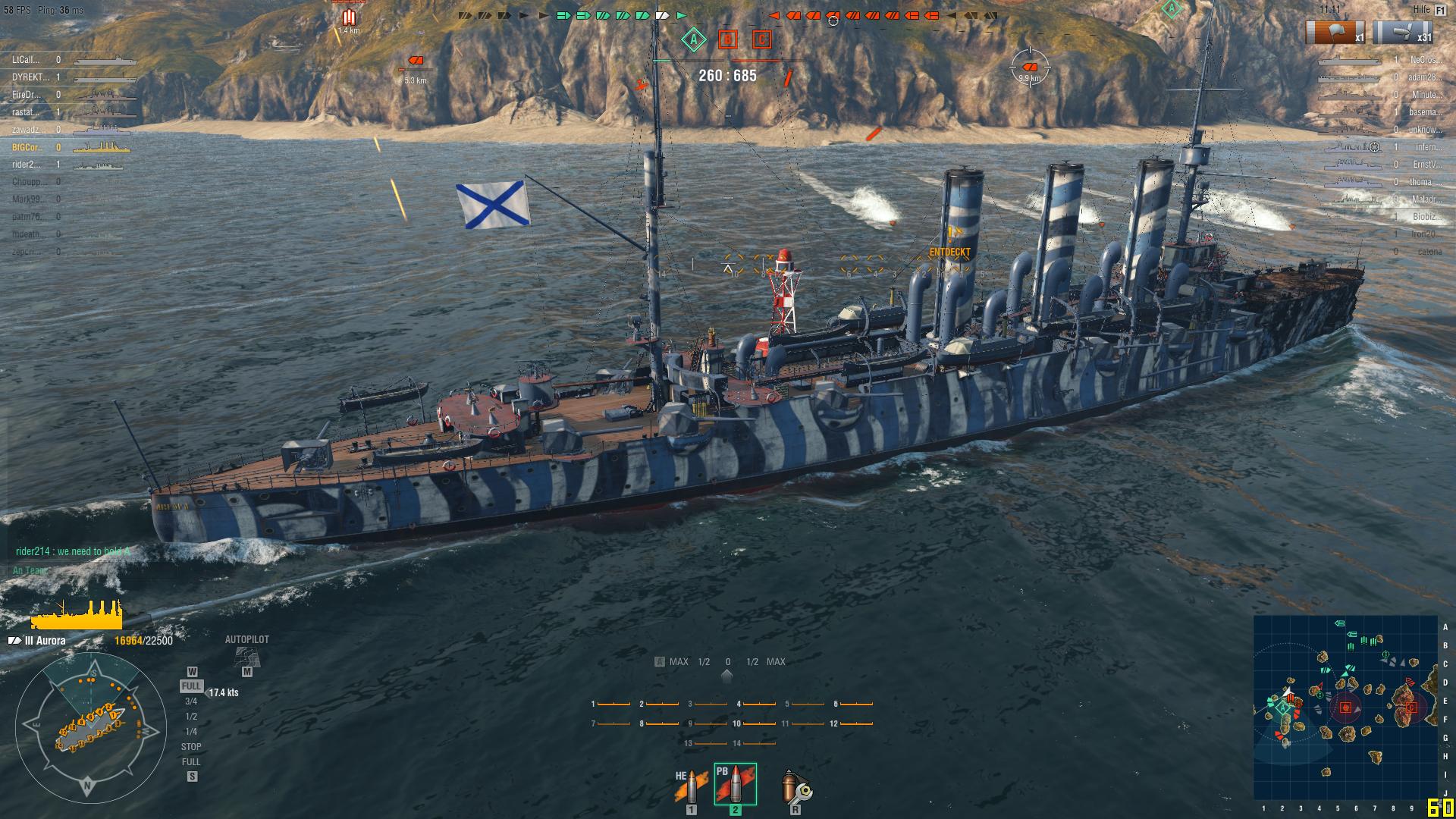This screenshot has width=1456, height=819.
Task: Click the ship compass heading indicator
Action: pos(89,730)
